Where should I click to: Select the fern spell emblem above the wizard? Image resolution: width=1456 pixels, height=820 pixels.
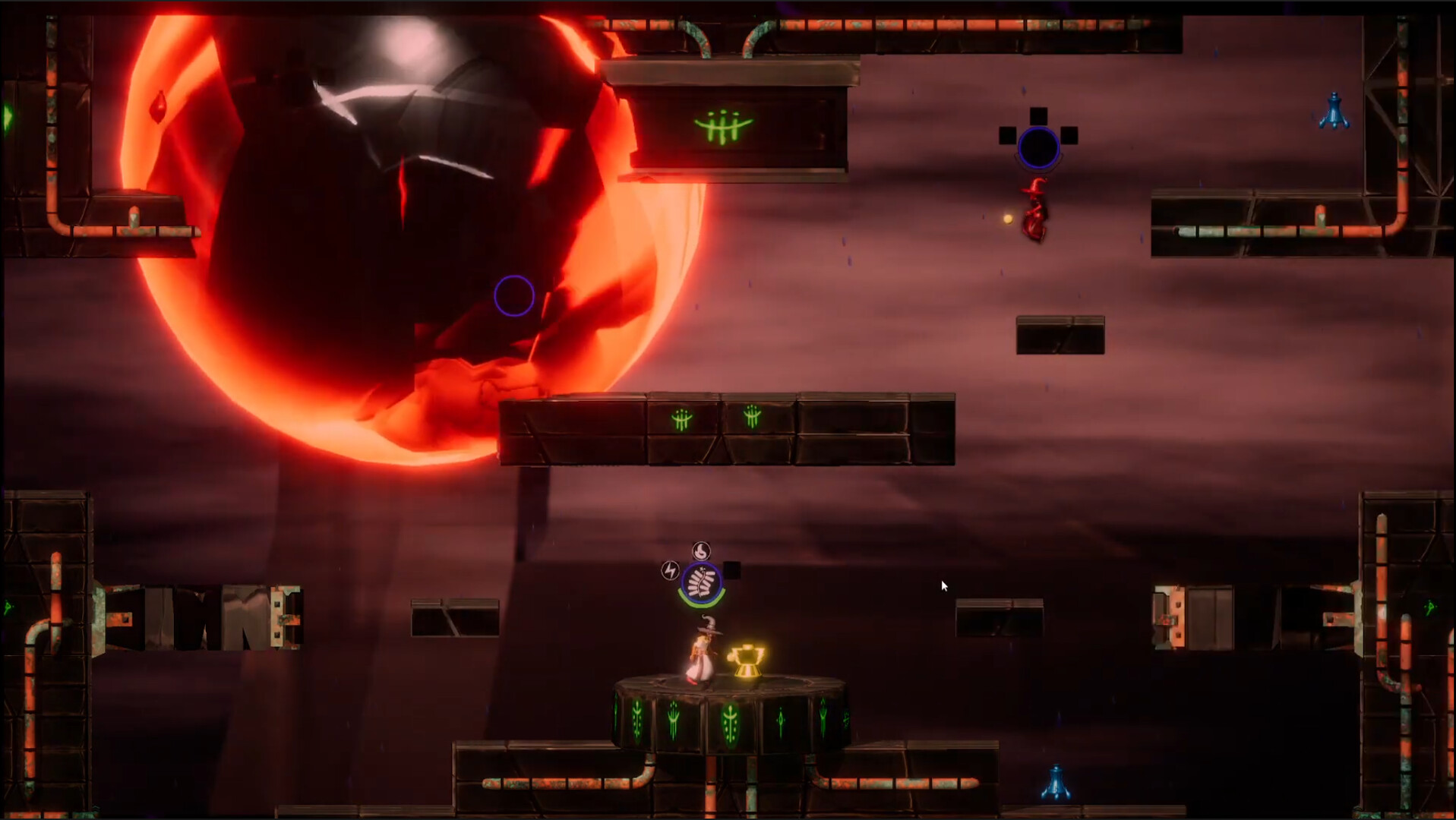pos(701,581)
